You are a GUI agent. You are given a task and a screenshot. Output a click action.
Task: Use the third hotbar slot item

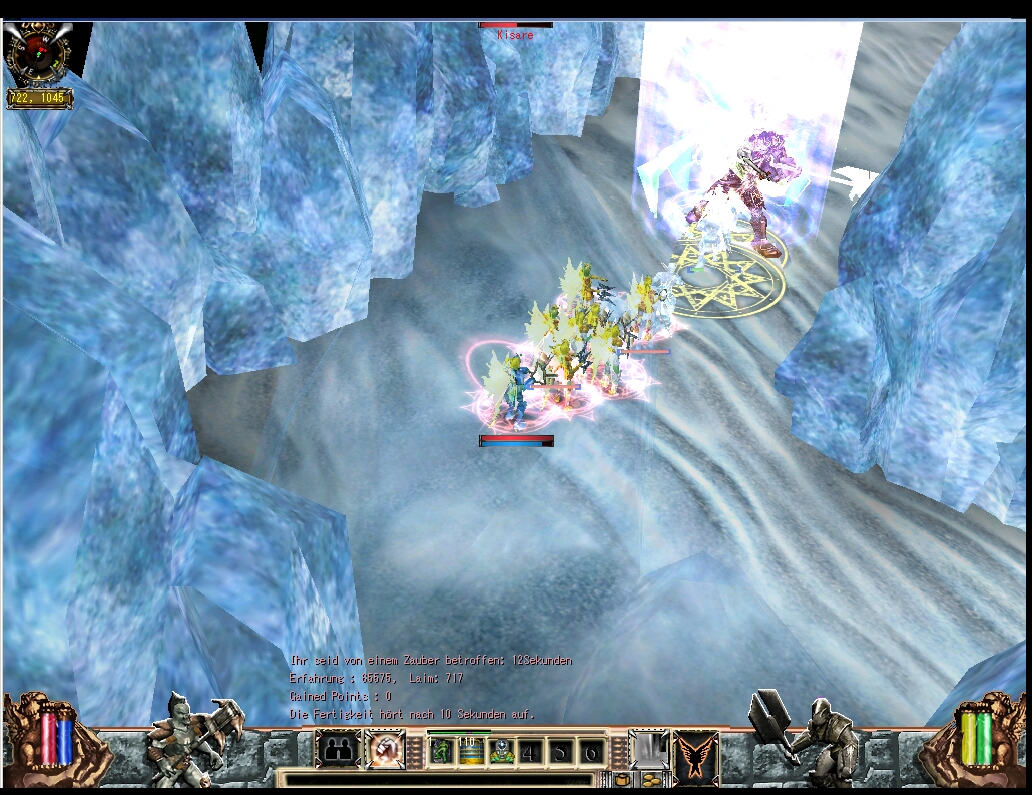501,752
